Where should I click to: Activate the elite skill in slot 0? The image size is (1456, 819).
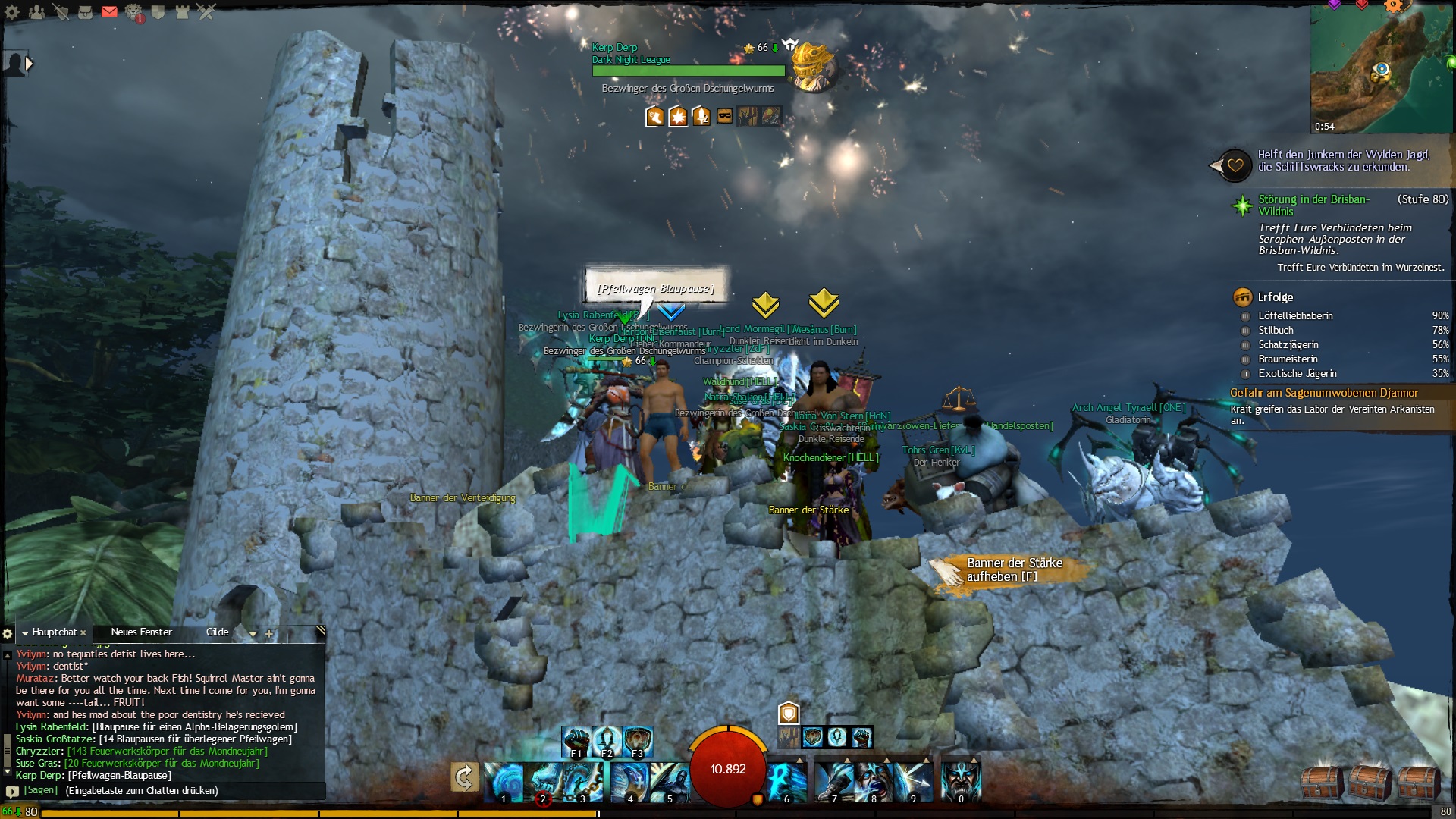(x=960, y=782)
